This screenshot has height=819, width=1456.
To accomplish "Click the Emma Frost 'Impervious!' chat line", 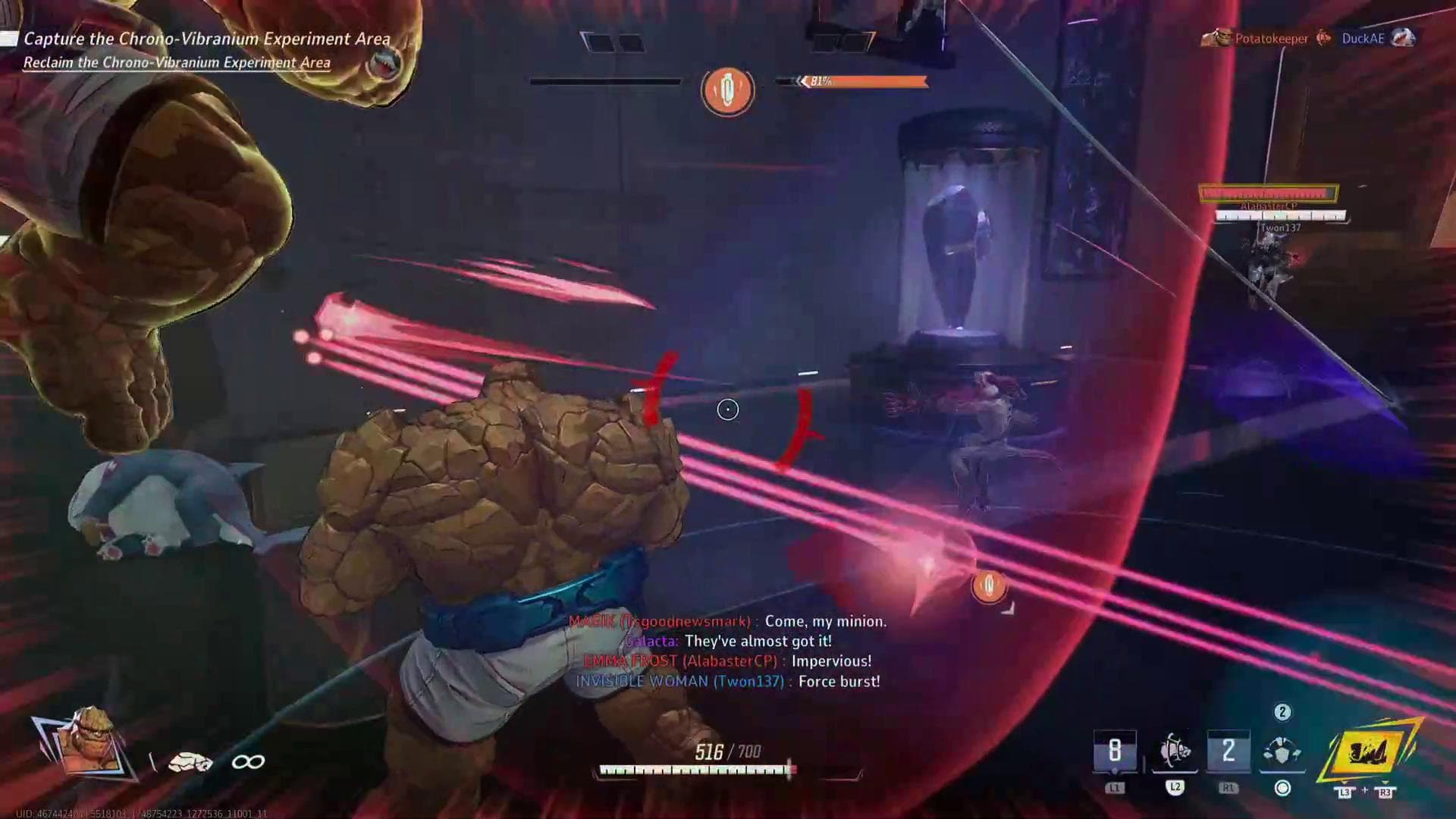I will 727,661.
